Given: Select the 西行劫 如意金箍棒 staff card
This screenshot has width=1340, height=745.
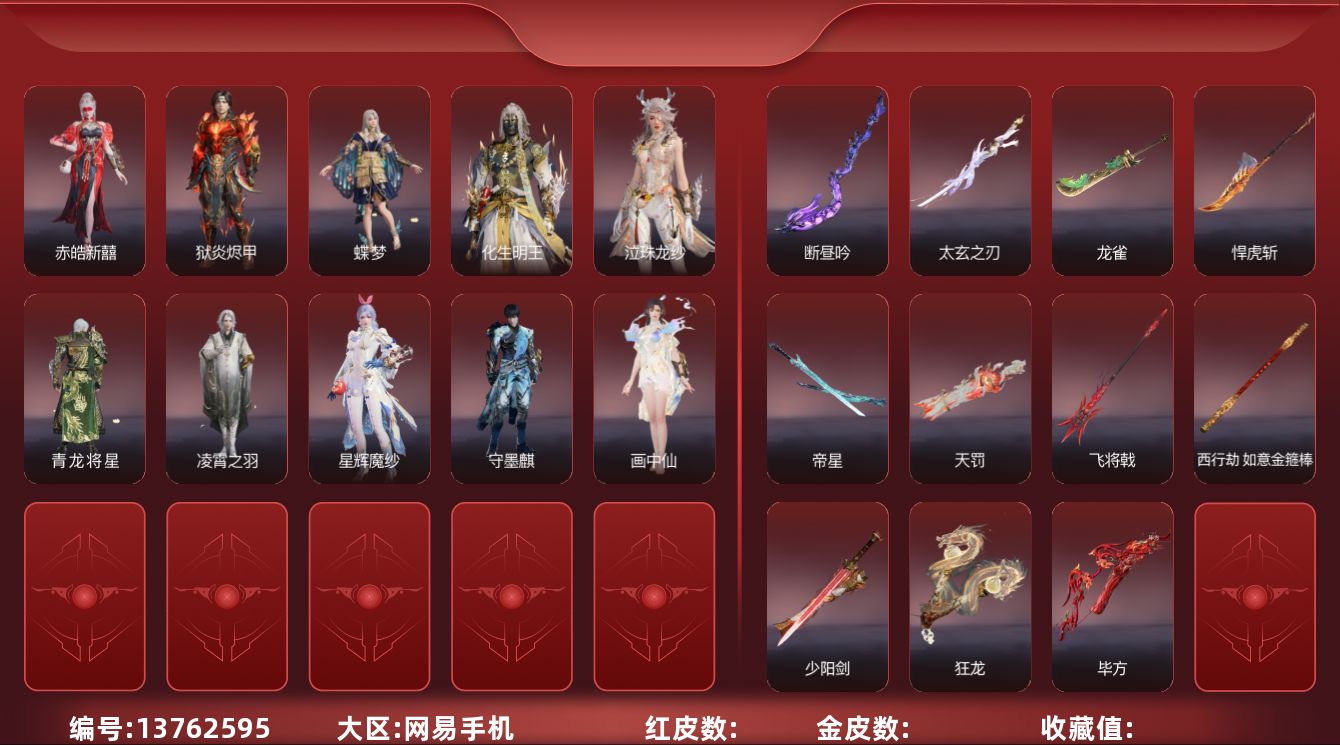Looking at the screenshot, I should (1254, 388).
